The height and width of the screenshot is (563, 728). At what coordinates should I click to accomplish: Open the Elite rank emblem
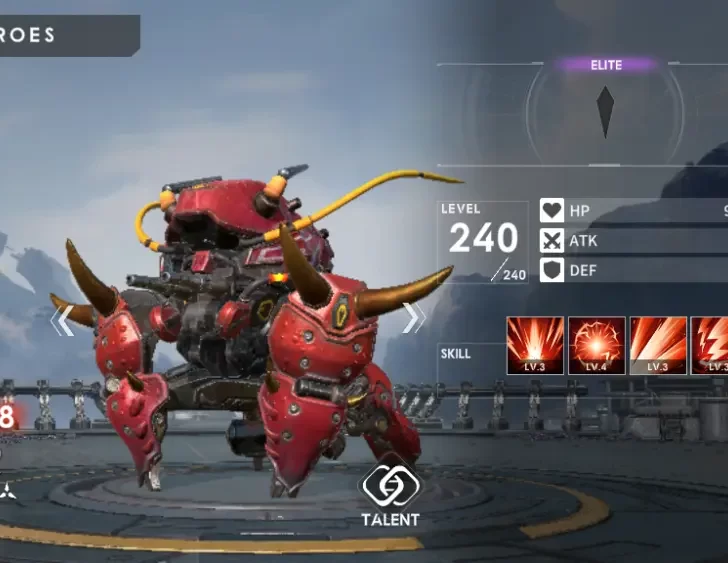(x=605, y=112)
